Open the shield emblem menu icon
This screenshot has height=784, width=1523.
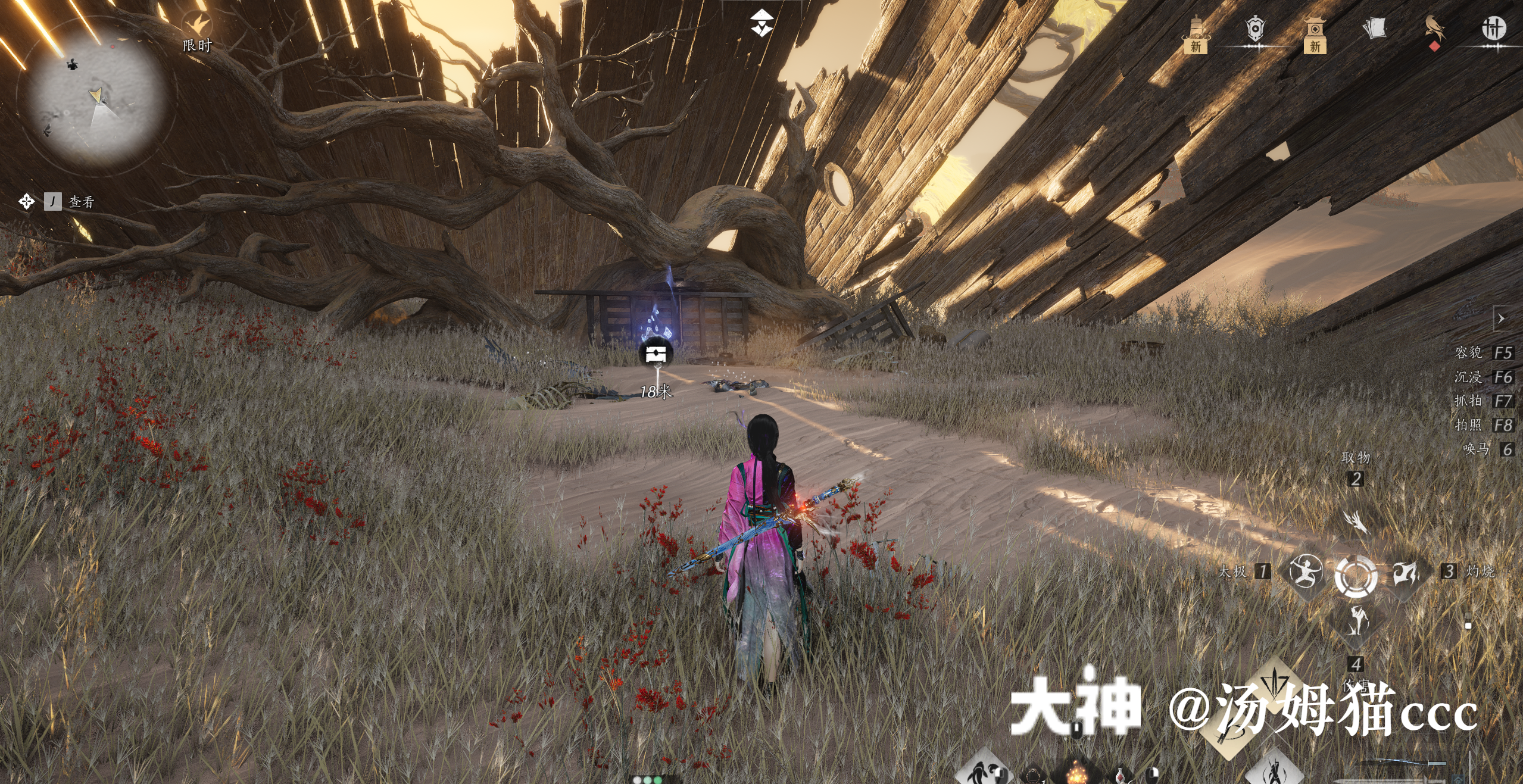tap(1255, 29)
